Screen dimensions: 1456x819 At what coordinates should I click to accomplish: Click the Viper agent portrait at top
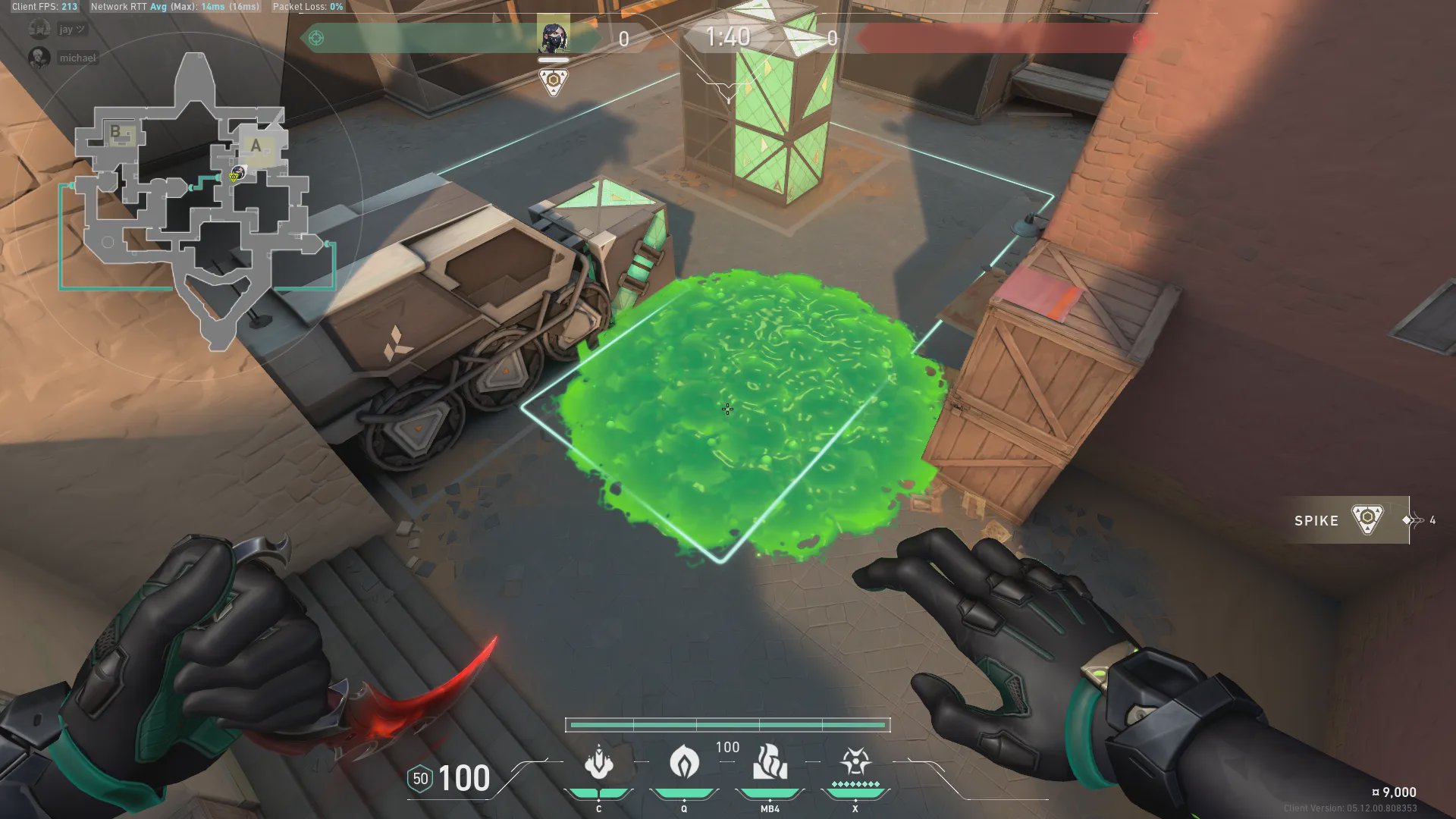(x=553, y=36)
